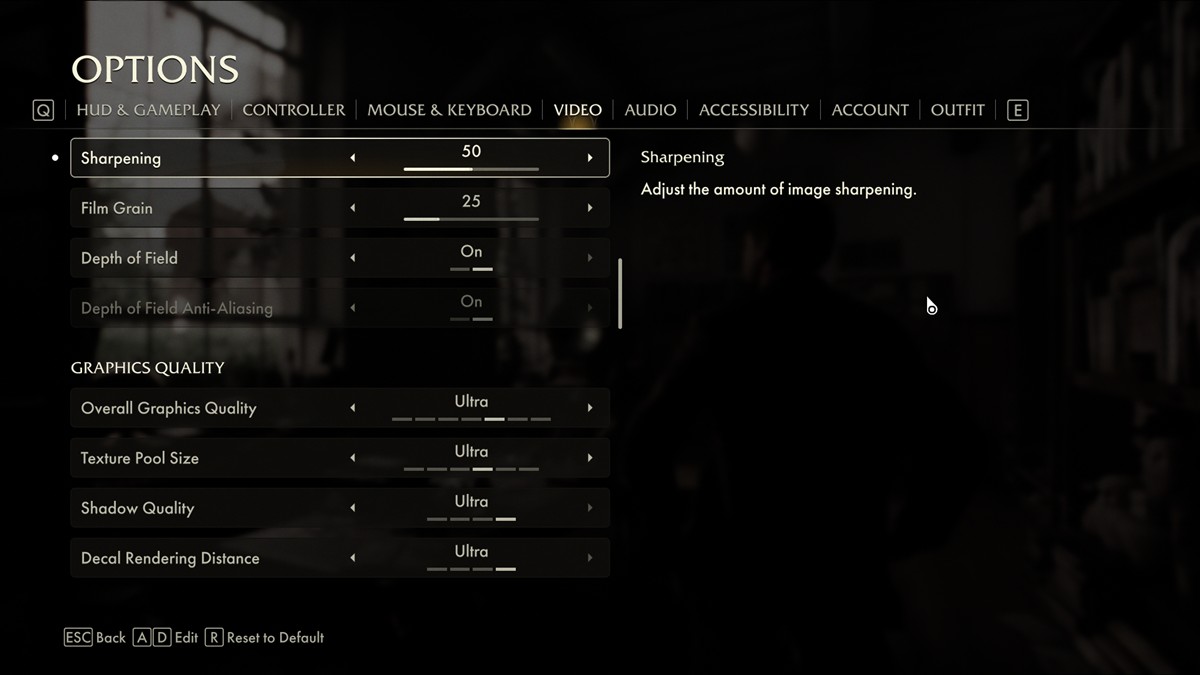Increase Sharpening with the right arrow
The width and height of the screenshot is (1200, 675).
tap(590, 158)
